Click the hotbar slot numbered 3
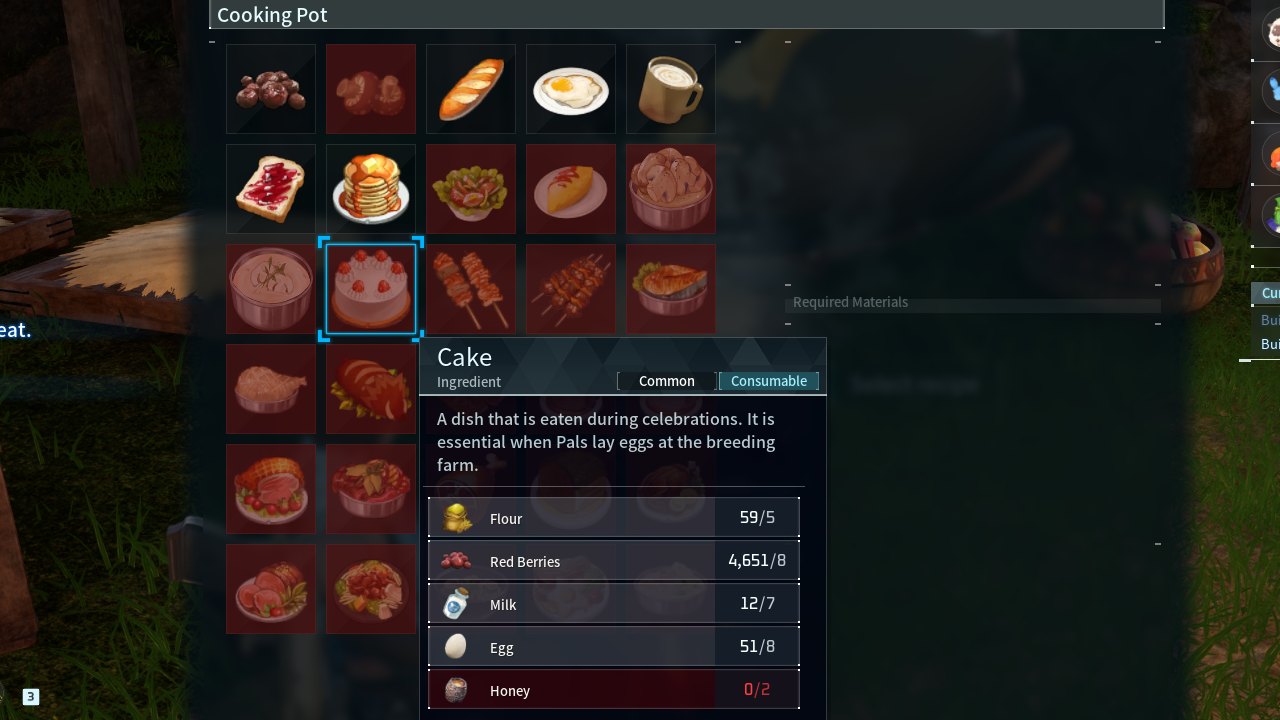The width and height of the screenshot is (1280, 720). [30, 695]
